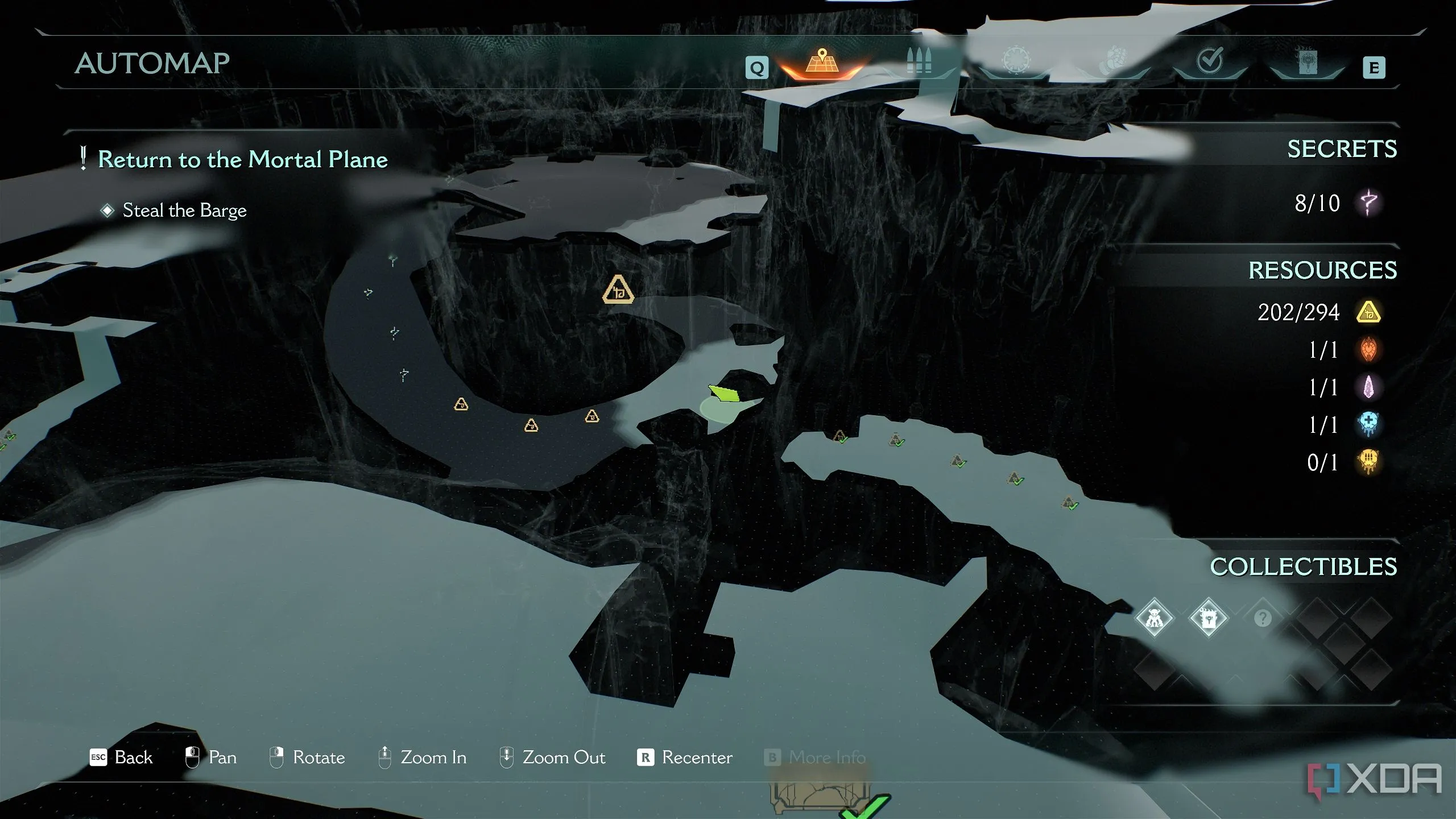1456x819 pixels.
Task: Open the checkmark missions tab
Action: point(1210,60)
